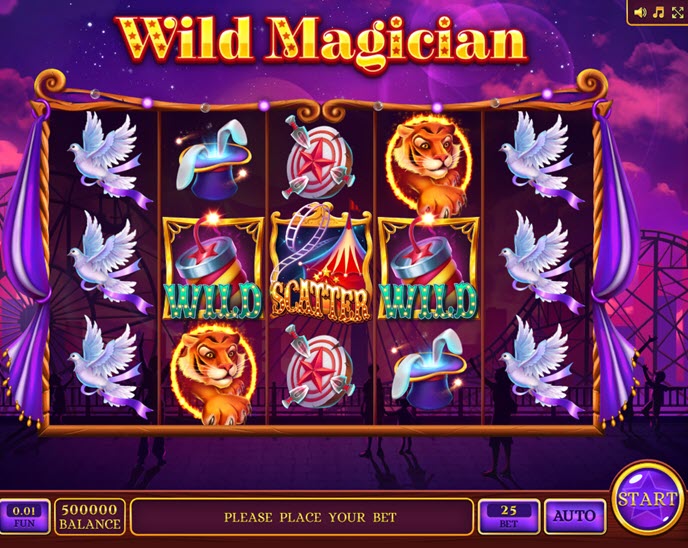Switch to fullscreen mode

coord(676,12)
